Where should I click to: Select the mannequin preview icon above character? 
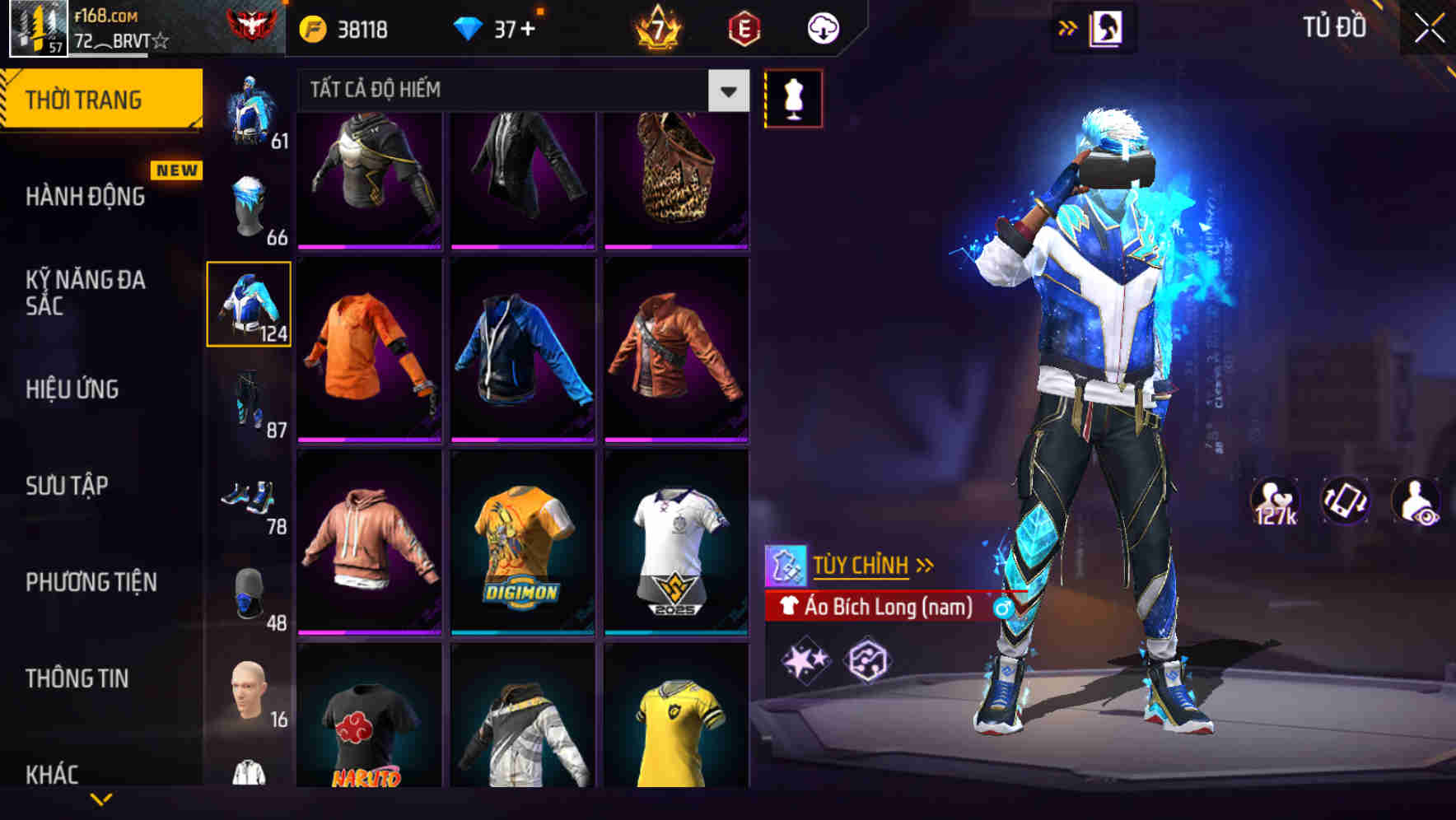click(x=793, y=97)
